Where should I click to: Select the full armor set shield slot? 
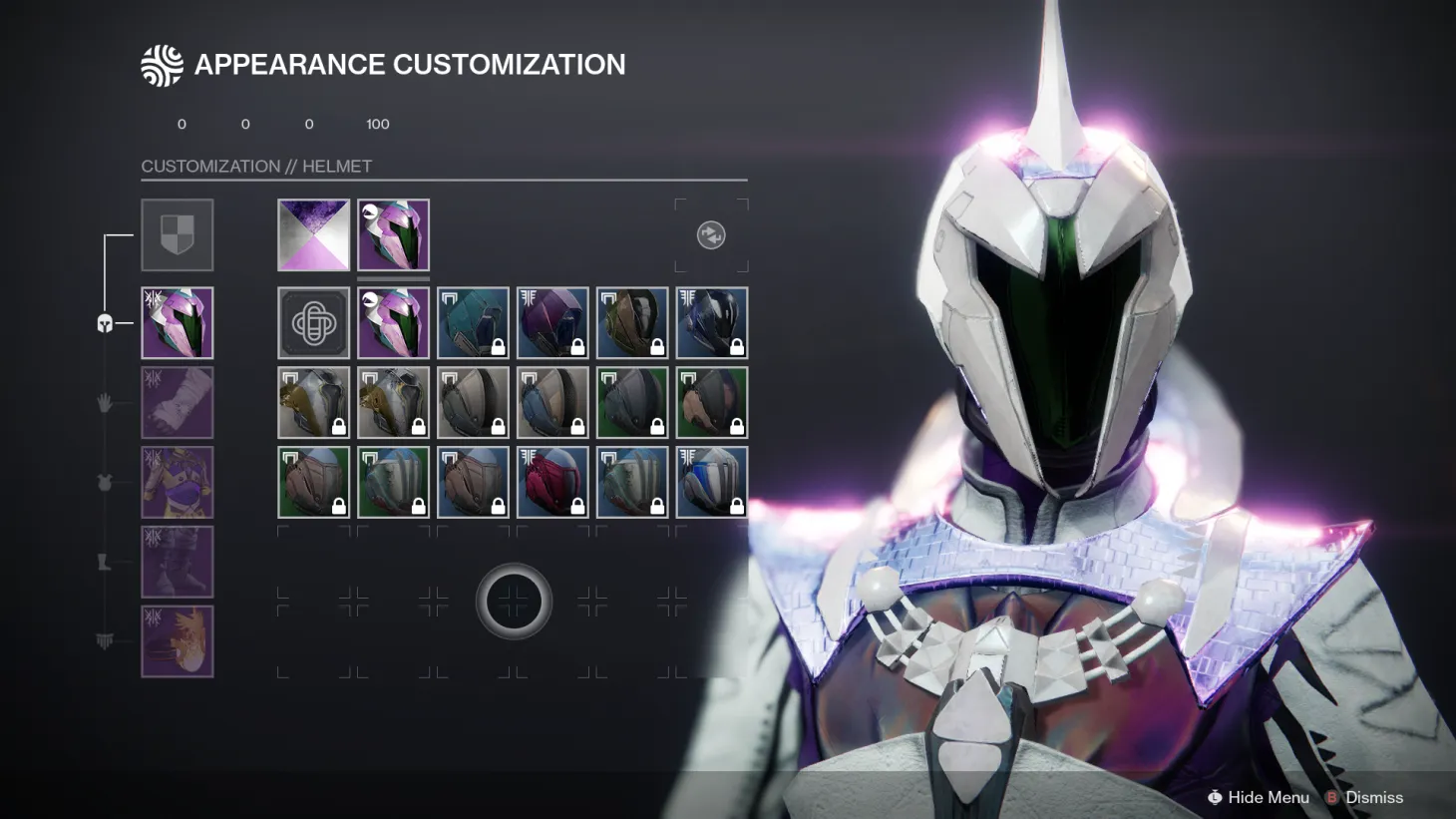tap(178, 235)
